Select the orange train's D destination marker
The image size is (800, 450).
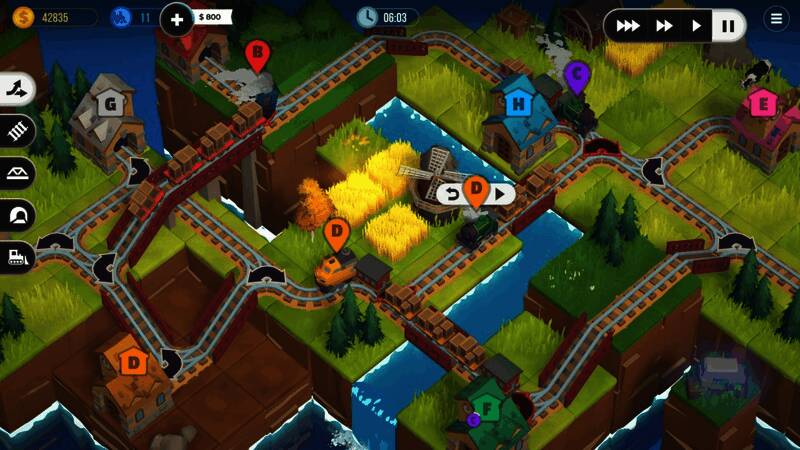(x=337, y=235)
